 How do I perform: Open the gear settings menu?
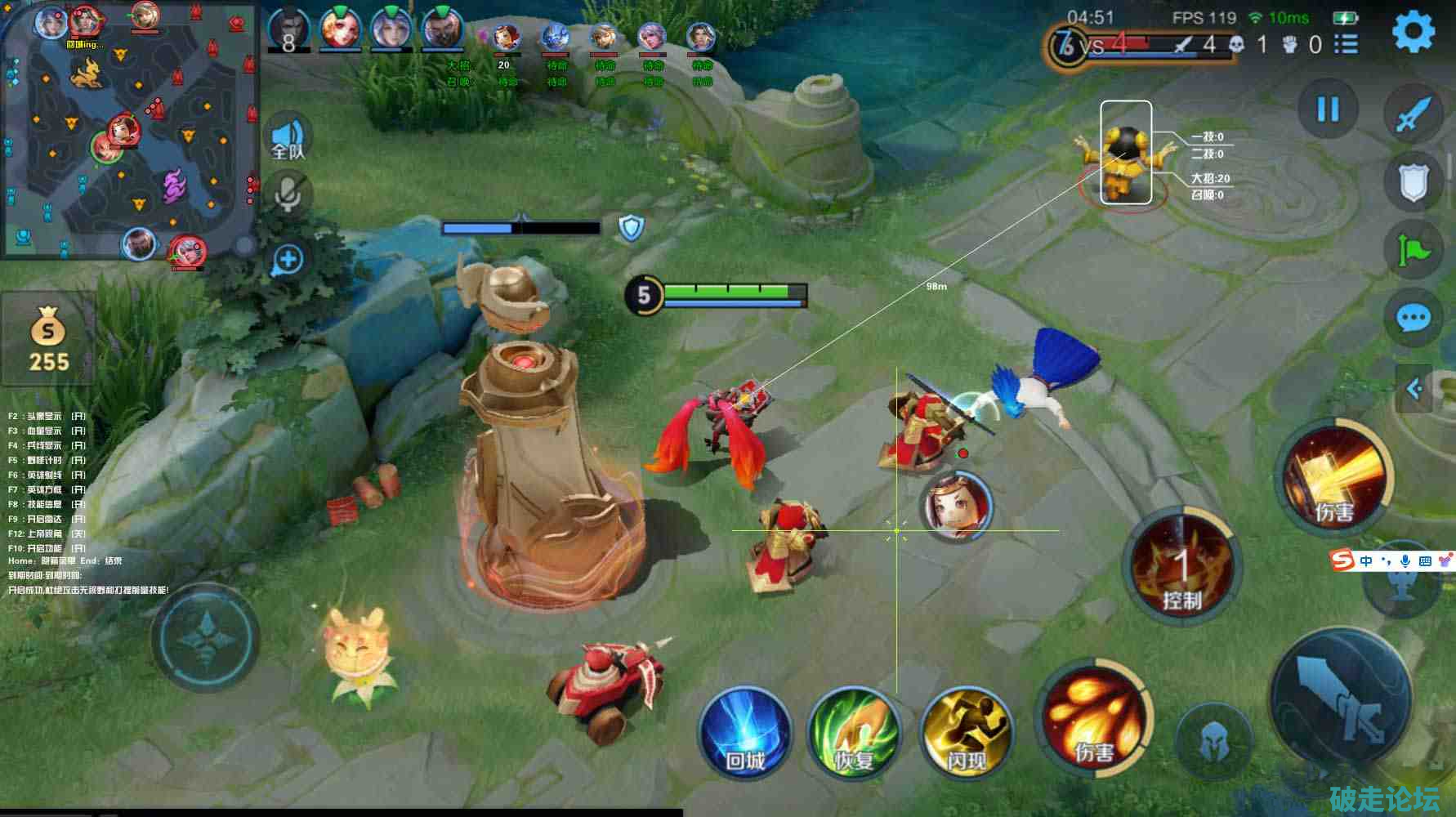click(x=1413, y=32)
